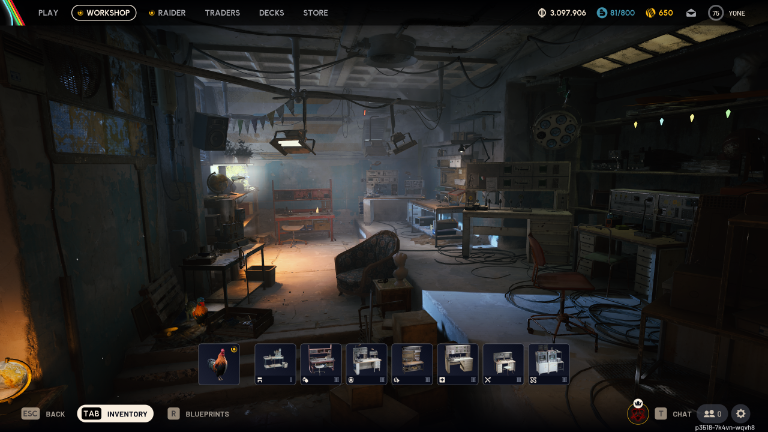
Task: Switch to the Raider tab
Action: [x=167, y=13]
